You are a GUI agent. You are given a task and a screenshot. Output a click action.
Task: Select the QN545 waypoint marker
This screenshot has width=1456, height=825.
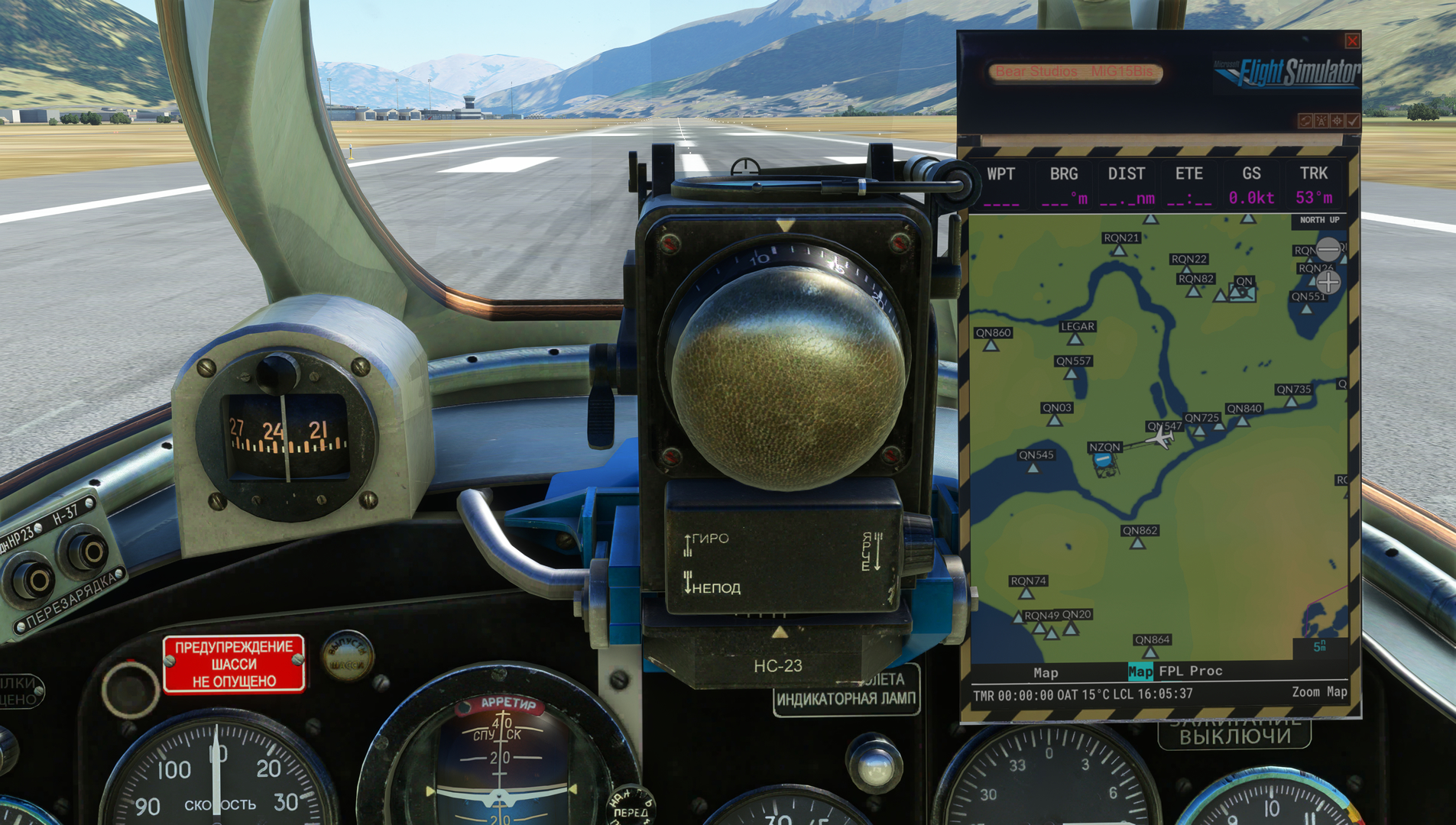(1033, 467)
